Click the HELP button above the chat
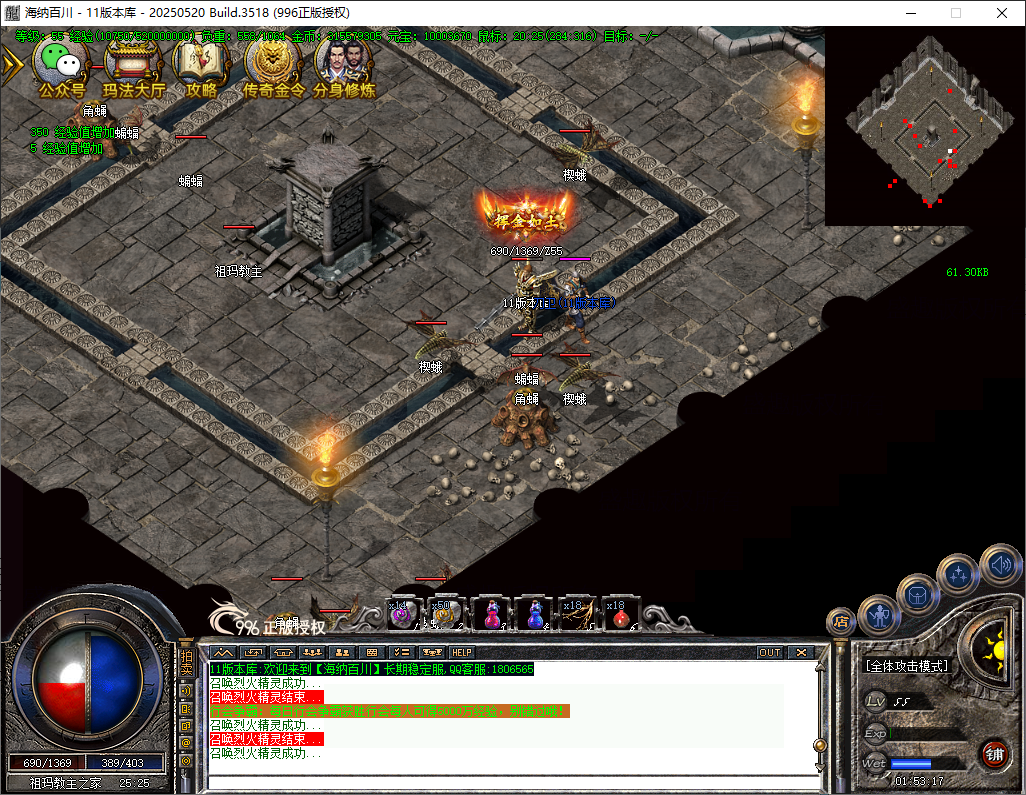 coord(461,652)
